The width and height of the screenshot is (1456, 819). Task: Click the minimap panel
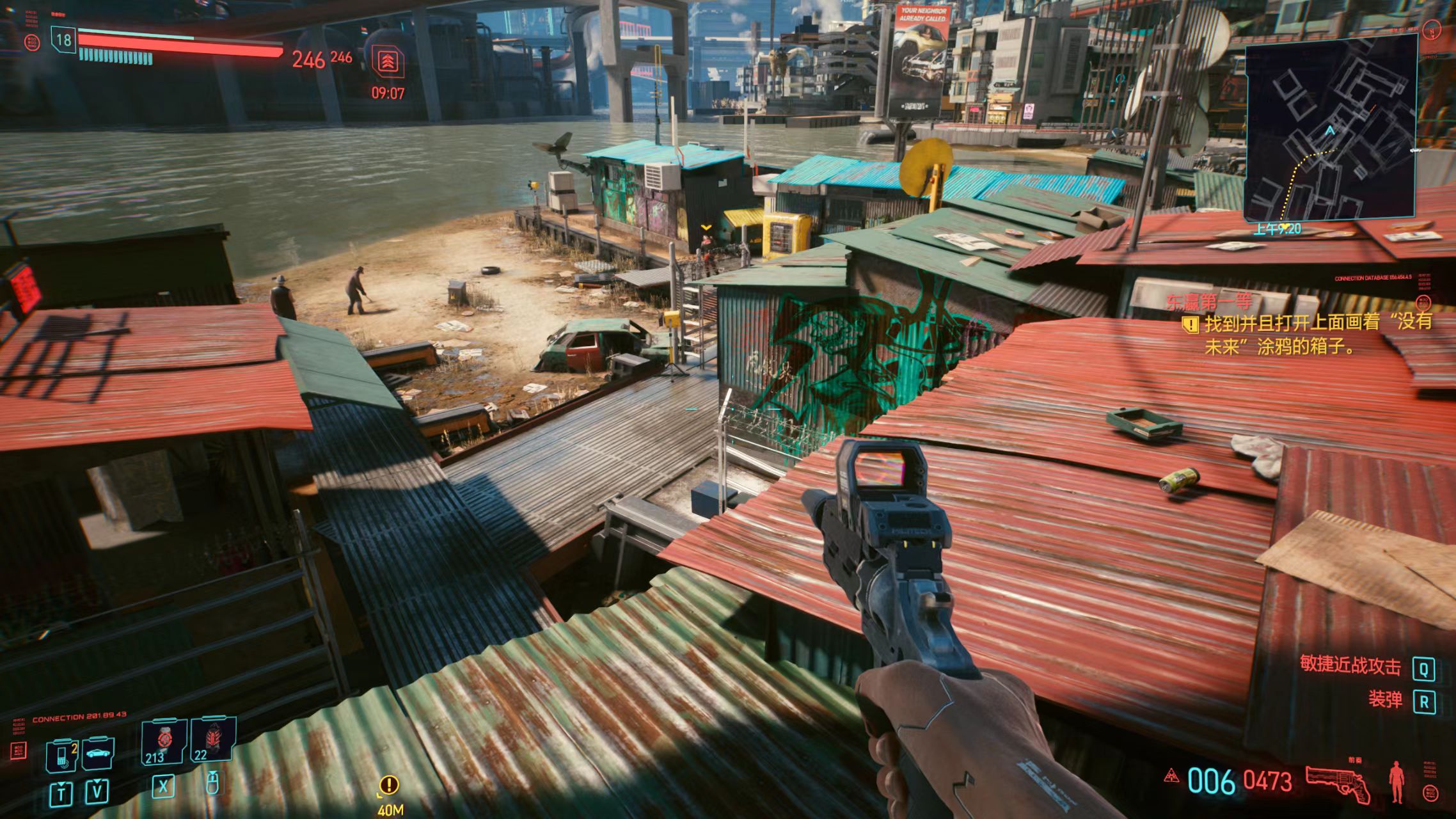click(x=1331, y=128)
